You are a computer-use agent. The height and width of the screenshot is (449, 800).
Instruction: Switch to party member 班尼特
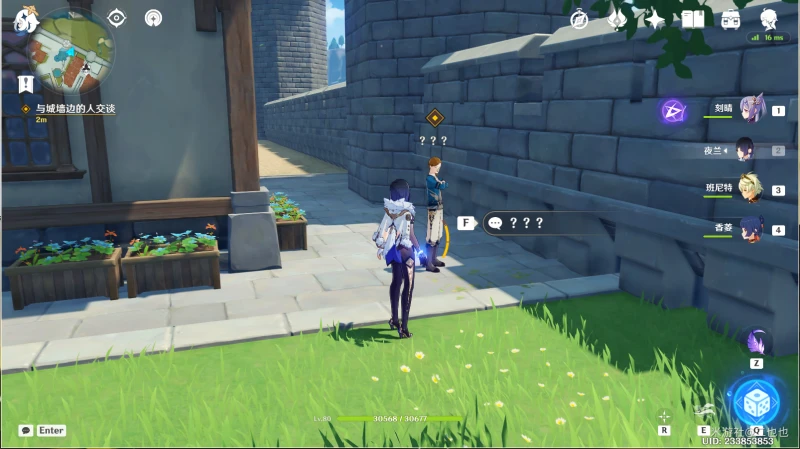coord(751,189)
